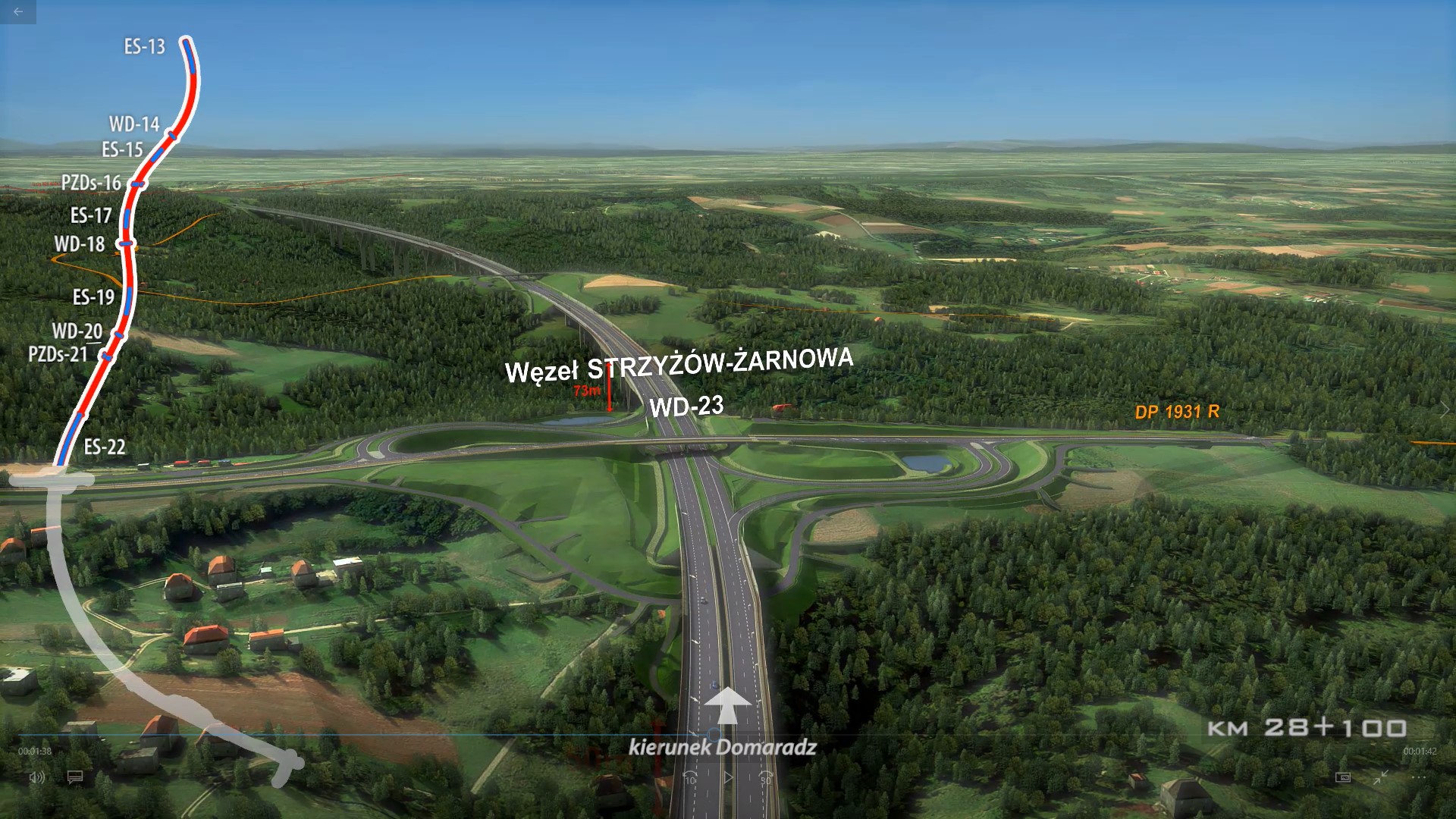Exit fullscreen with the inward arrows icon
Screen dimensions: 1456x819
pos(1381,777)
